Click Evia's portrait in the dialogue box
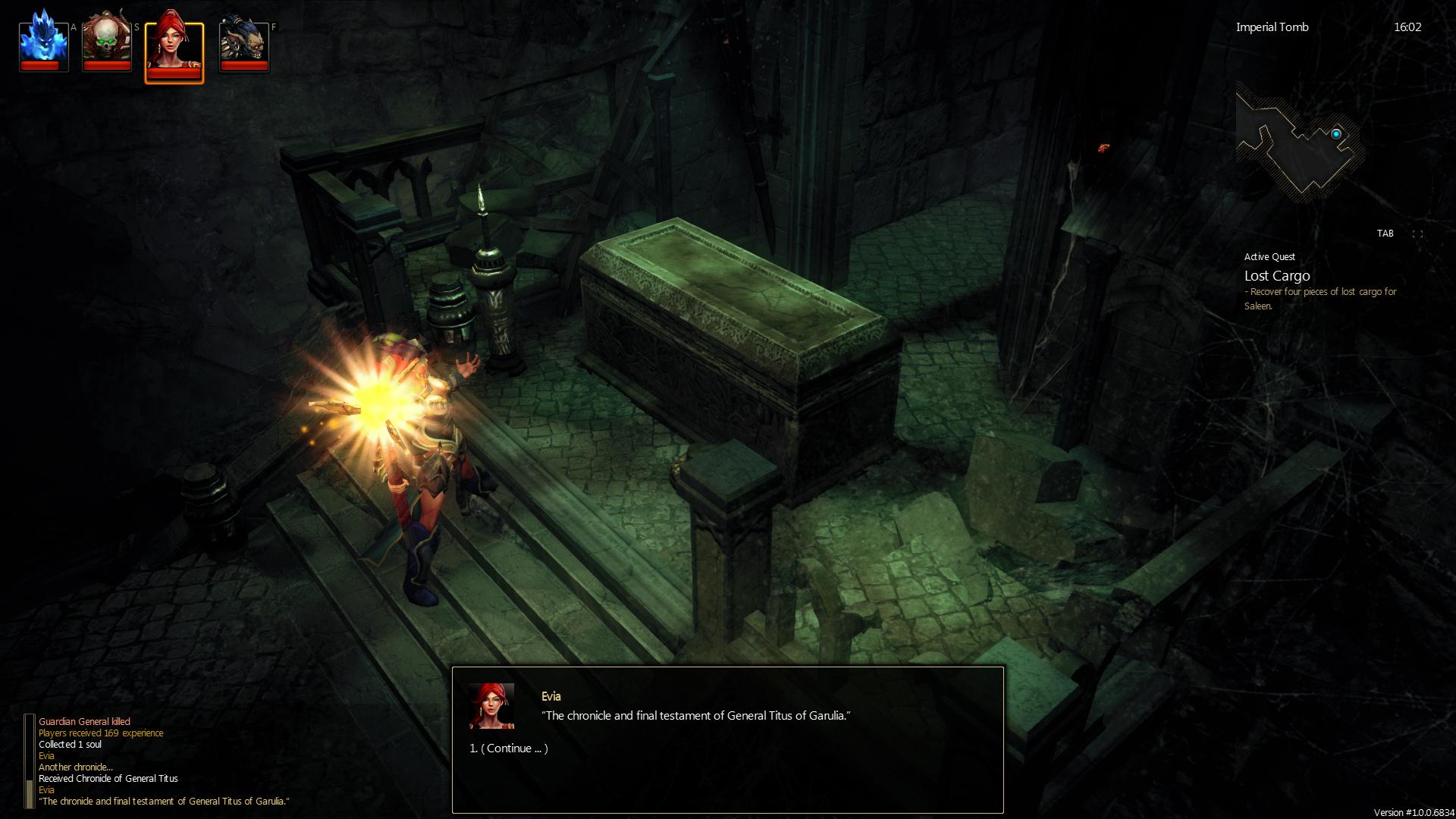This screenshot has height=819, width=1456. (491, 706)
